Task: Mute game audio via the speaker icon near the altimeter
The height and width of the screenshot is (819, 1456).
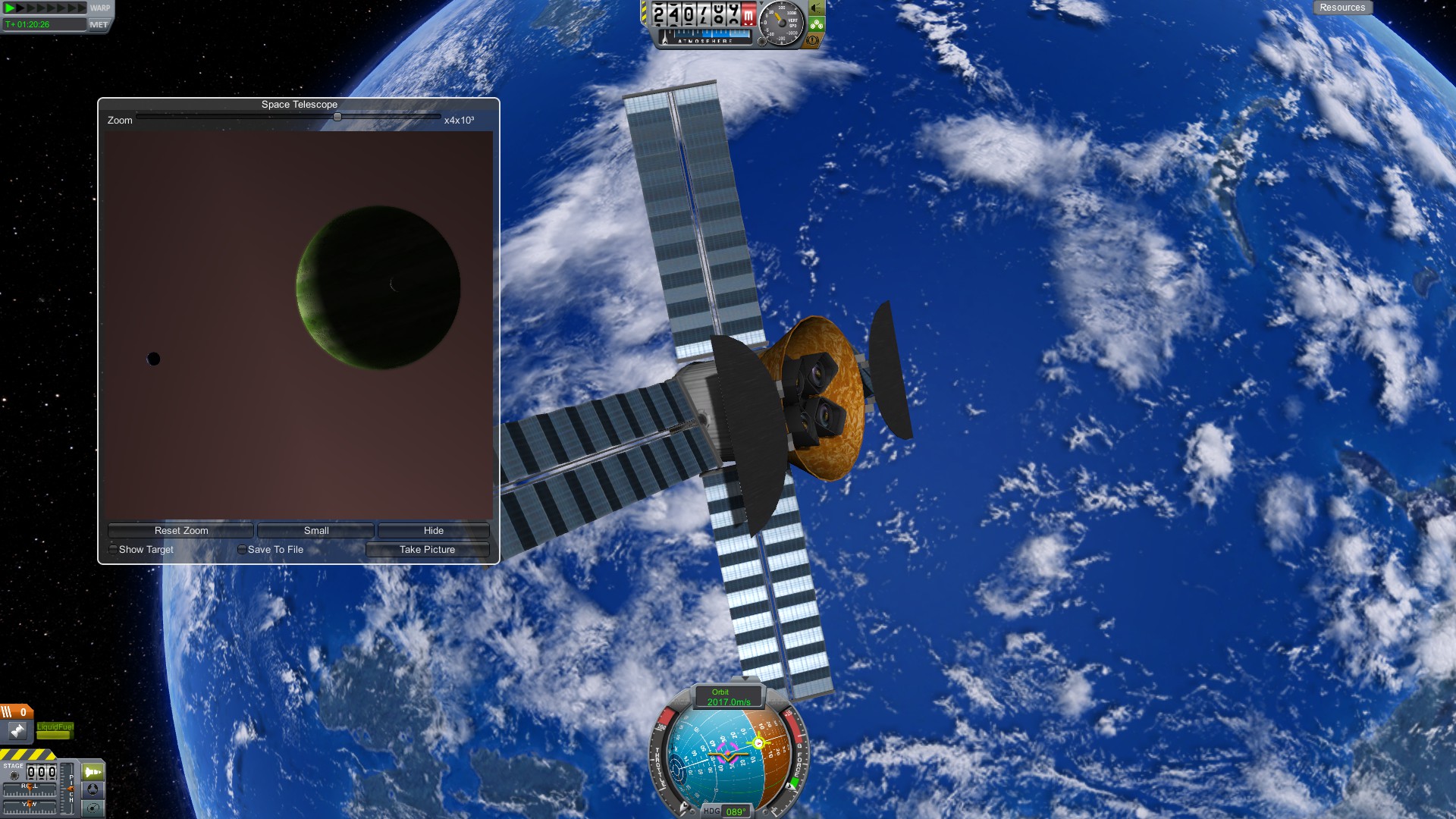Action: (x=817, y=9)
